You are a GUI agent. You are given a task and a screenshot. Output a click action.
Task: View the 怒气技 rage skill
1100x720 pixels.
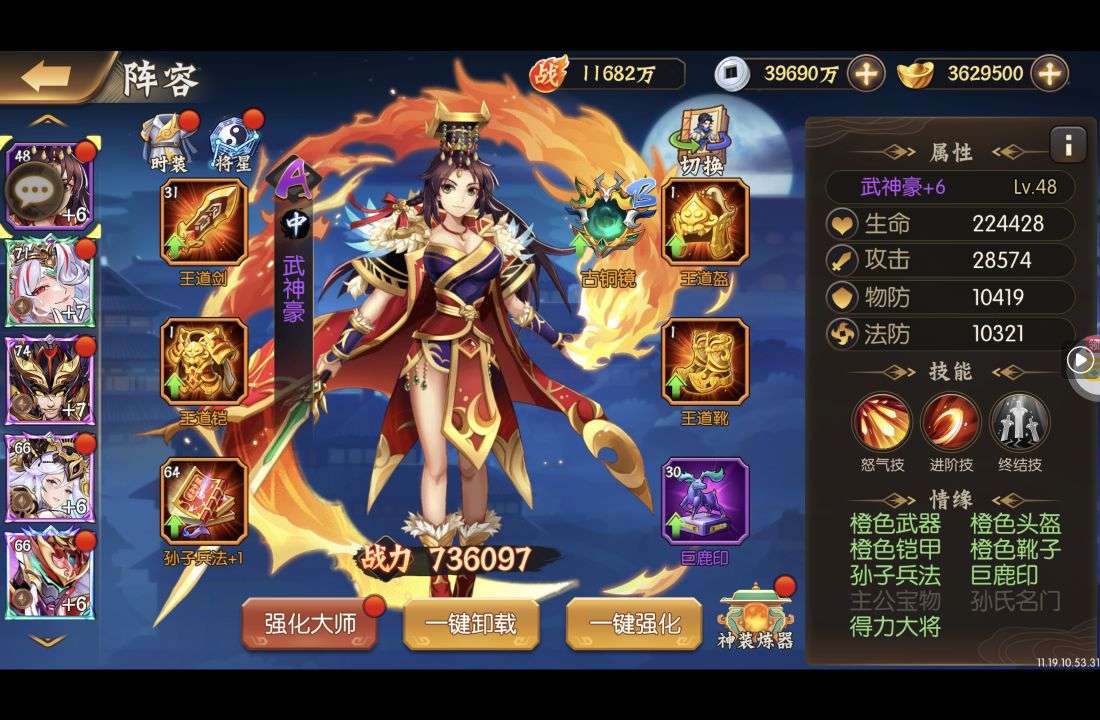pos(882,422)
